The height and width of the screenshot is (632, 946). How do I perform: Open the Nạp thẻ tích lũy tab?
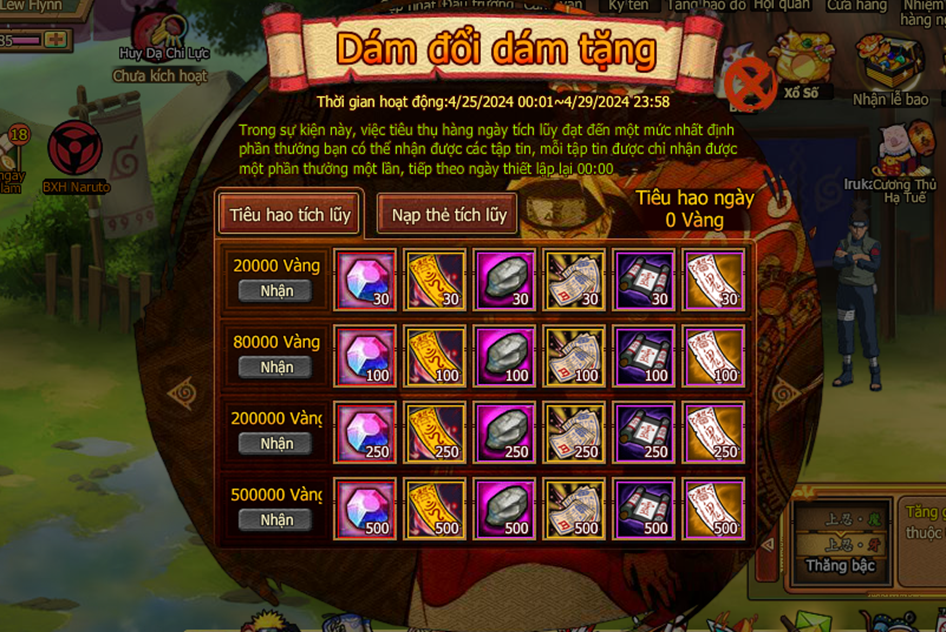(449, 215)
